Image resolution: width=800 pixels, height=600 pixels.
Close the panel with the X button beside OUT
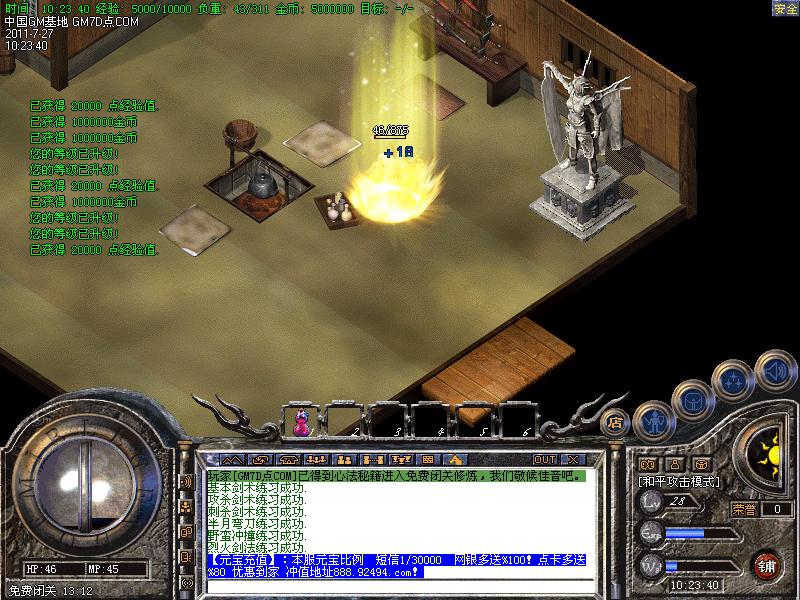tap(575, 459)
